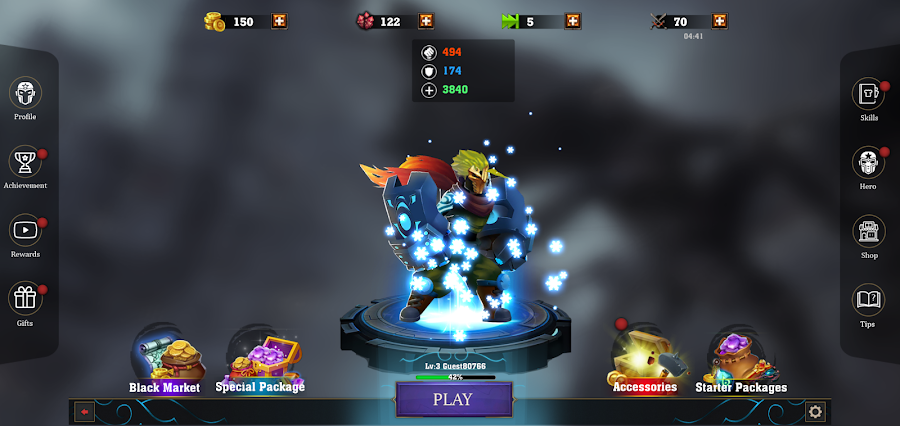Add more red gems with plus button
The image size is (900, 426).
[x=426, y=21]
